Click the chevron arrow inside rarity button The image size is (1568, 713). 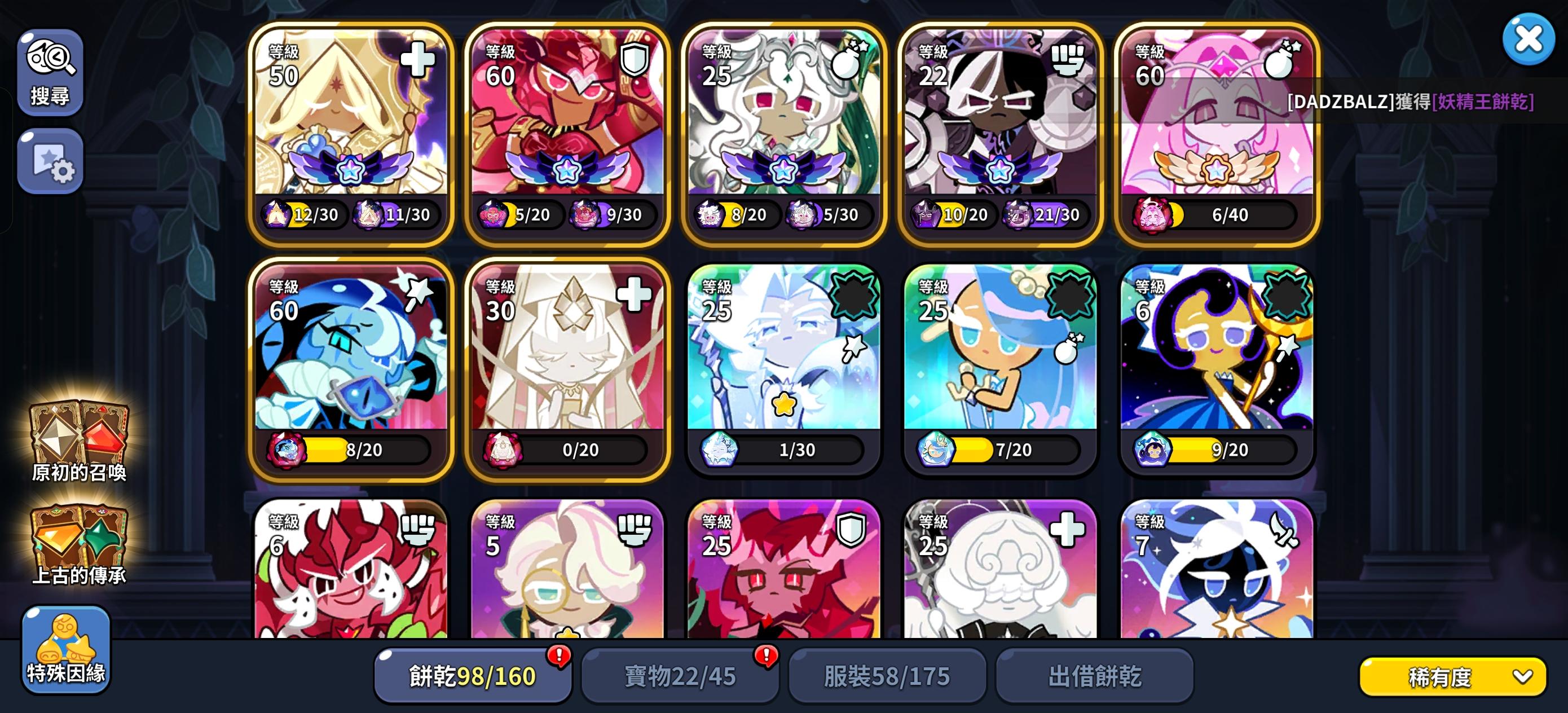pos(1520,676)
